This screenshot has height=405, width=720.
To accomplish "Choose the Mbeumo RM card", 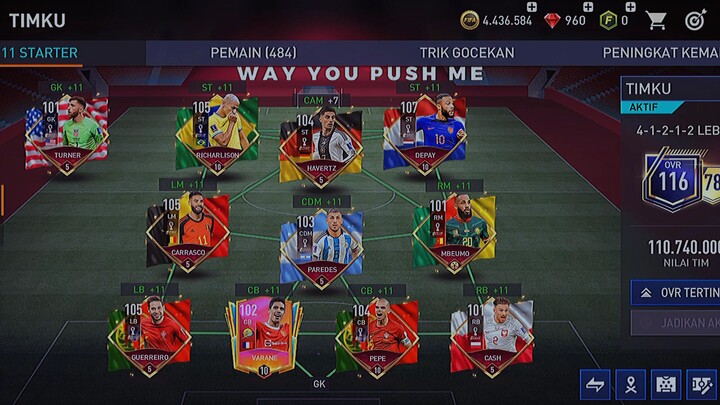I will [x=453, y=230].
